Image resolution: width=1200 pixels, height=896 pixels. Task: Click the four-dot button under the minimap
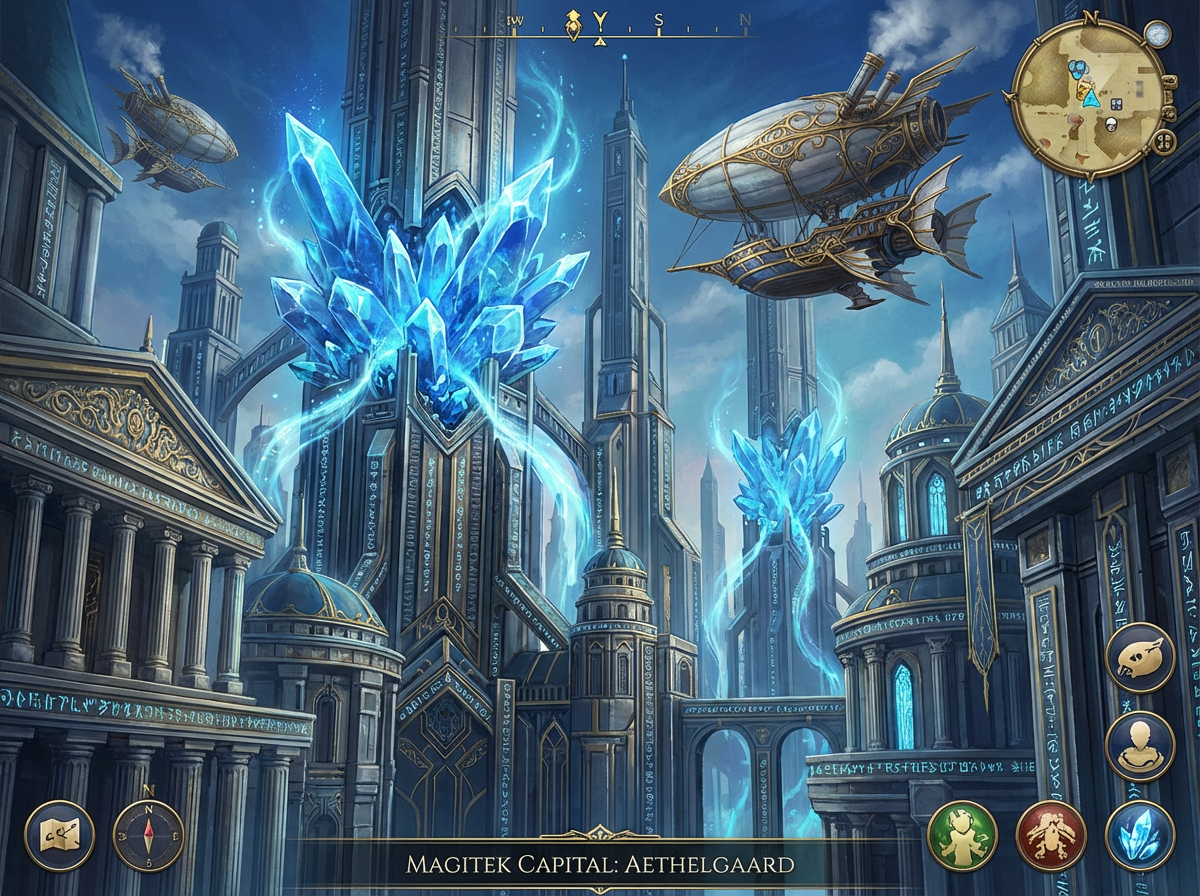click(1165, 141)
